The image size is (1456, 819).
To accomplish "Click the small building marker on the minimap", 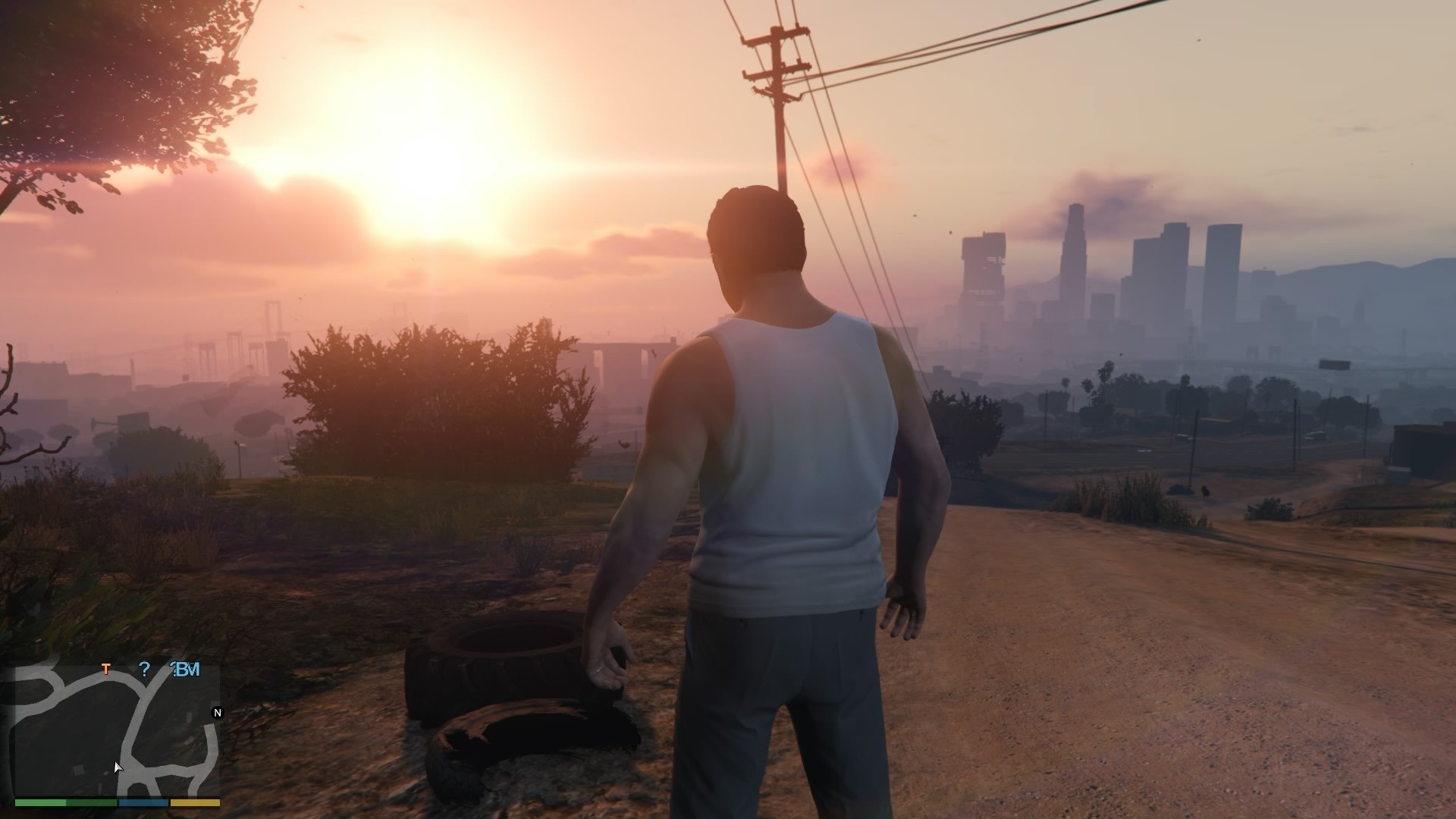I will click(78, 770).
